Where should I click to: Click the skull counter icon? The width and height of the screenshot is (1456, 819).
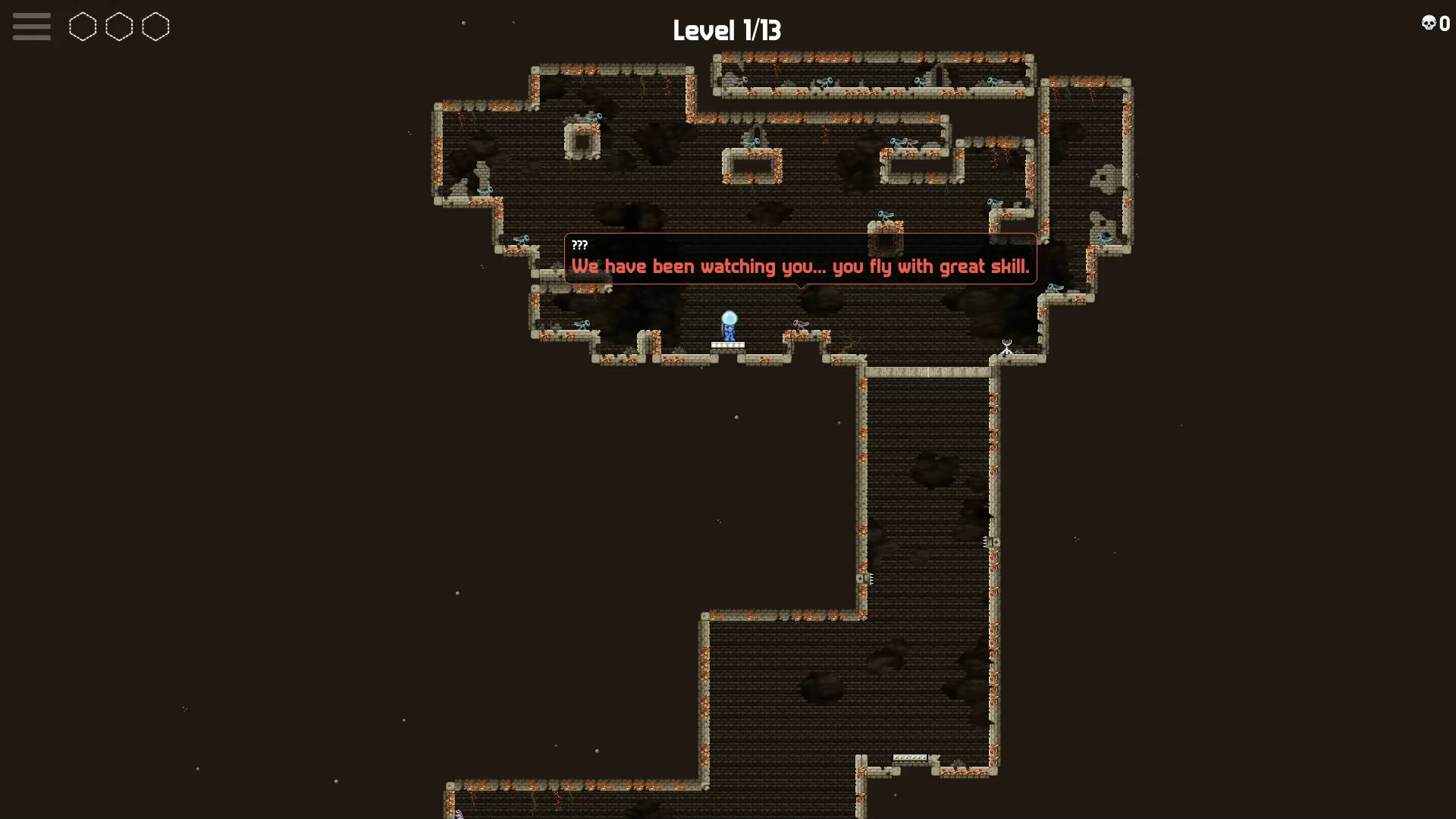coord(1429,23)
